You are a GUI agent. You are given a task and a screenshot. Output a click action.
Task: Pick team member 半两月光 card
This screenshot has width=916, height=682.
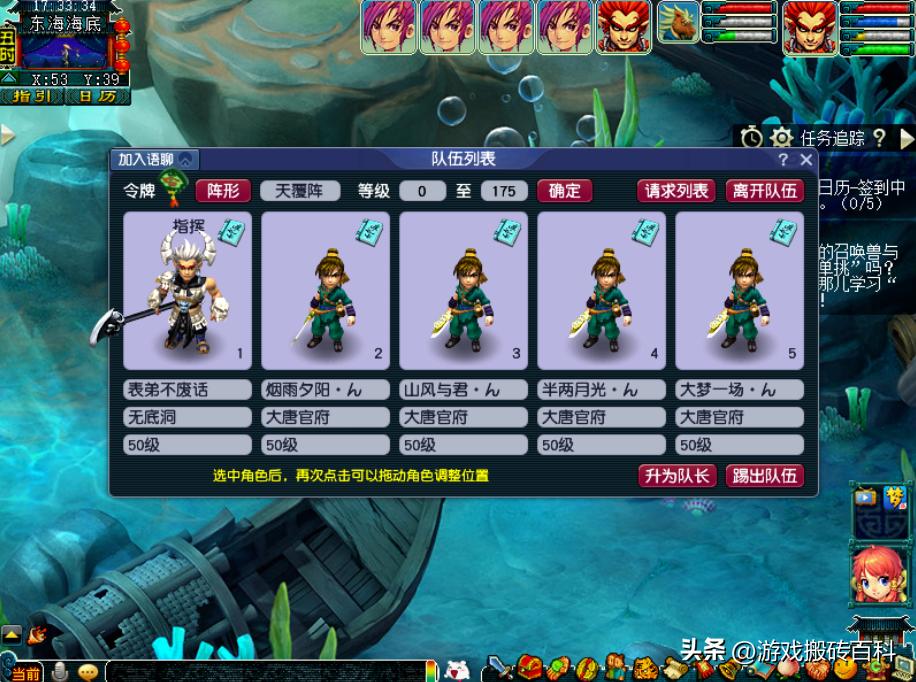pos(601,290)
